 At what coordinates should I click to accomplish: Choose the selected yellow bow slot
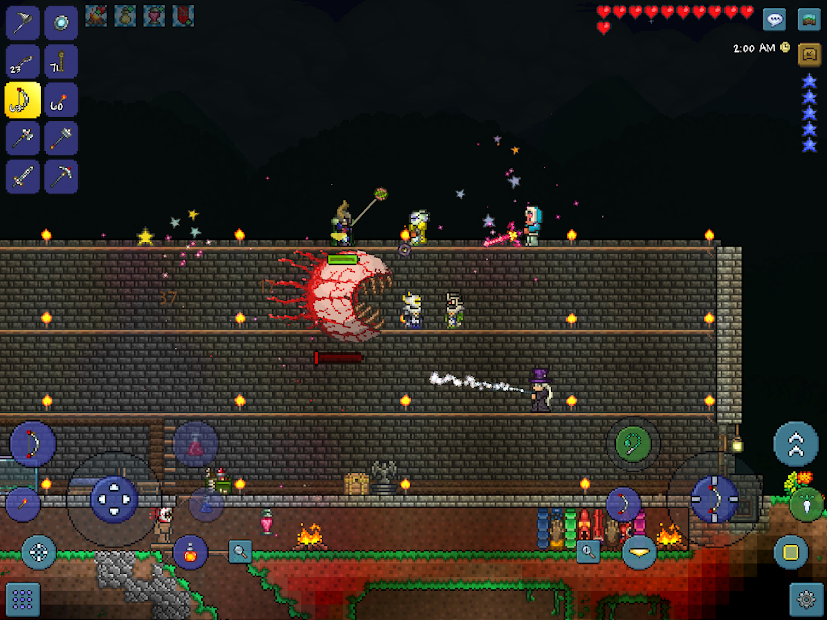click(22, 99)
